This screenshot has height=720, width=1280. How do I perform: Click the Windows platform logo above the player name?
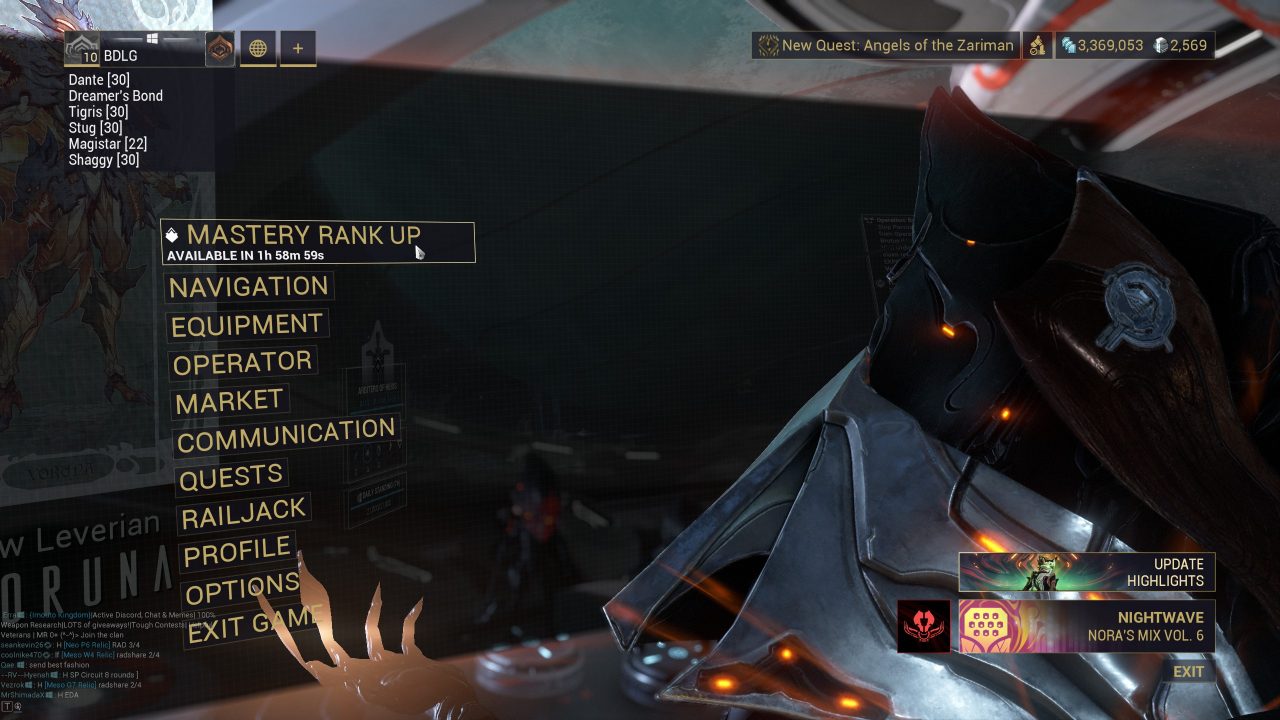click(151, 38)
